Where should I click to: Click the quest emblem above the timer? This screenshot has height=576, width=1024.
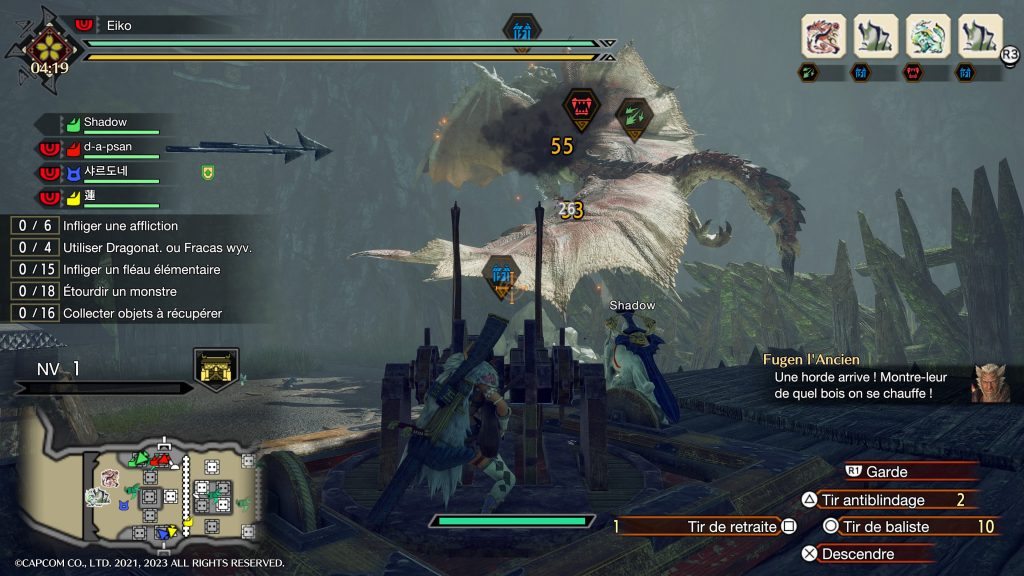point(47,44)
